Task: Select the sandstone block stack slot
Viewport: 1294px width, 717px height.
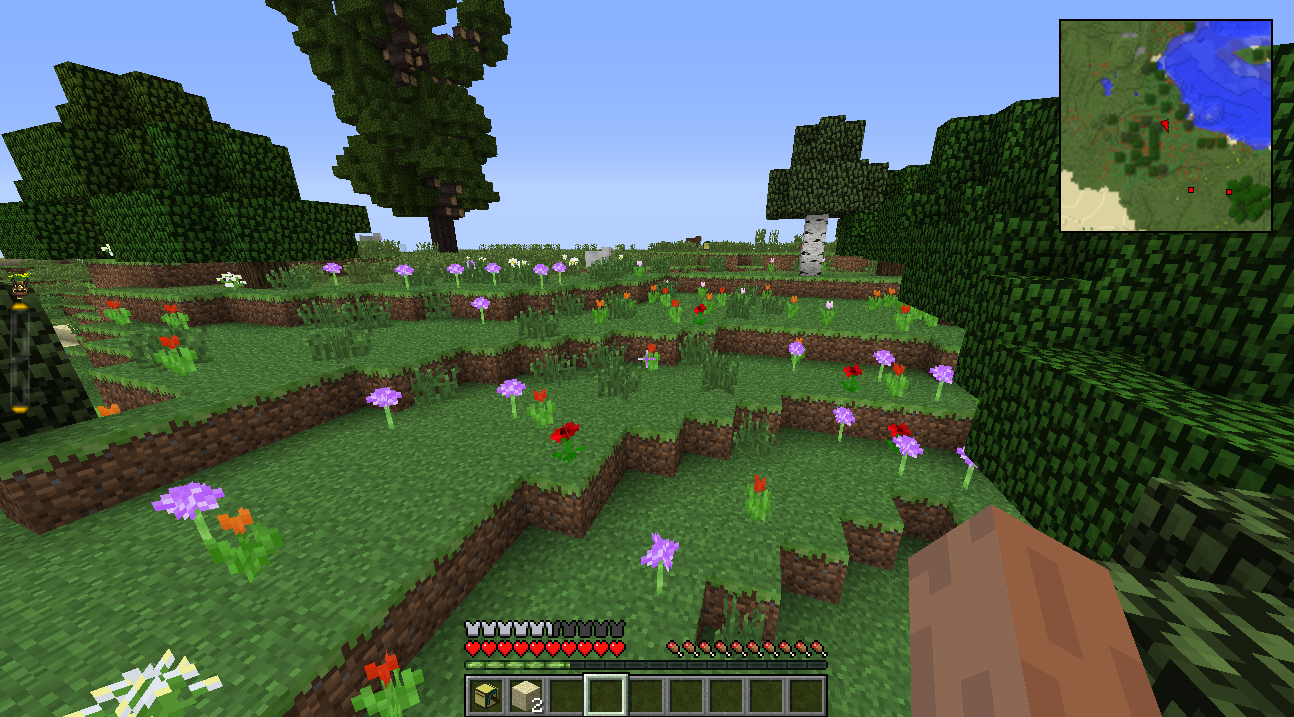Action: pos(526,695)
